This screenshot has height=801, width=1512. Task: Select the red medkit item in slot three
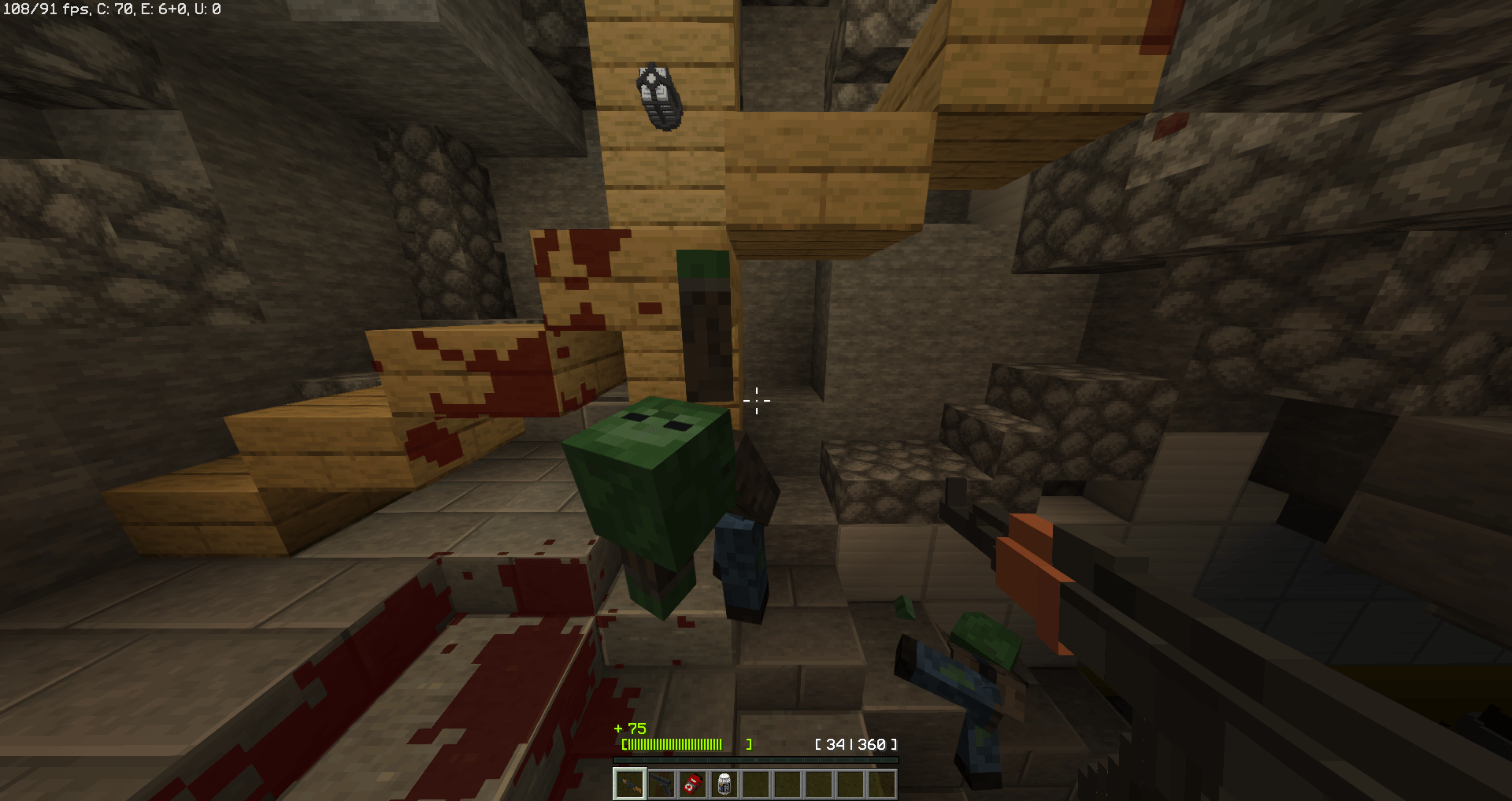click(694, 784)
